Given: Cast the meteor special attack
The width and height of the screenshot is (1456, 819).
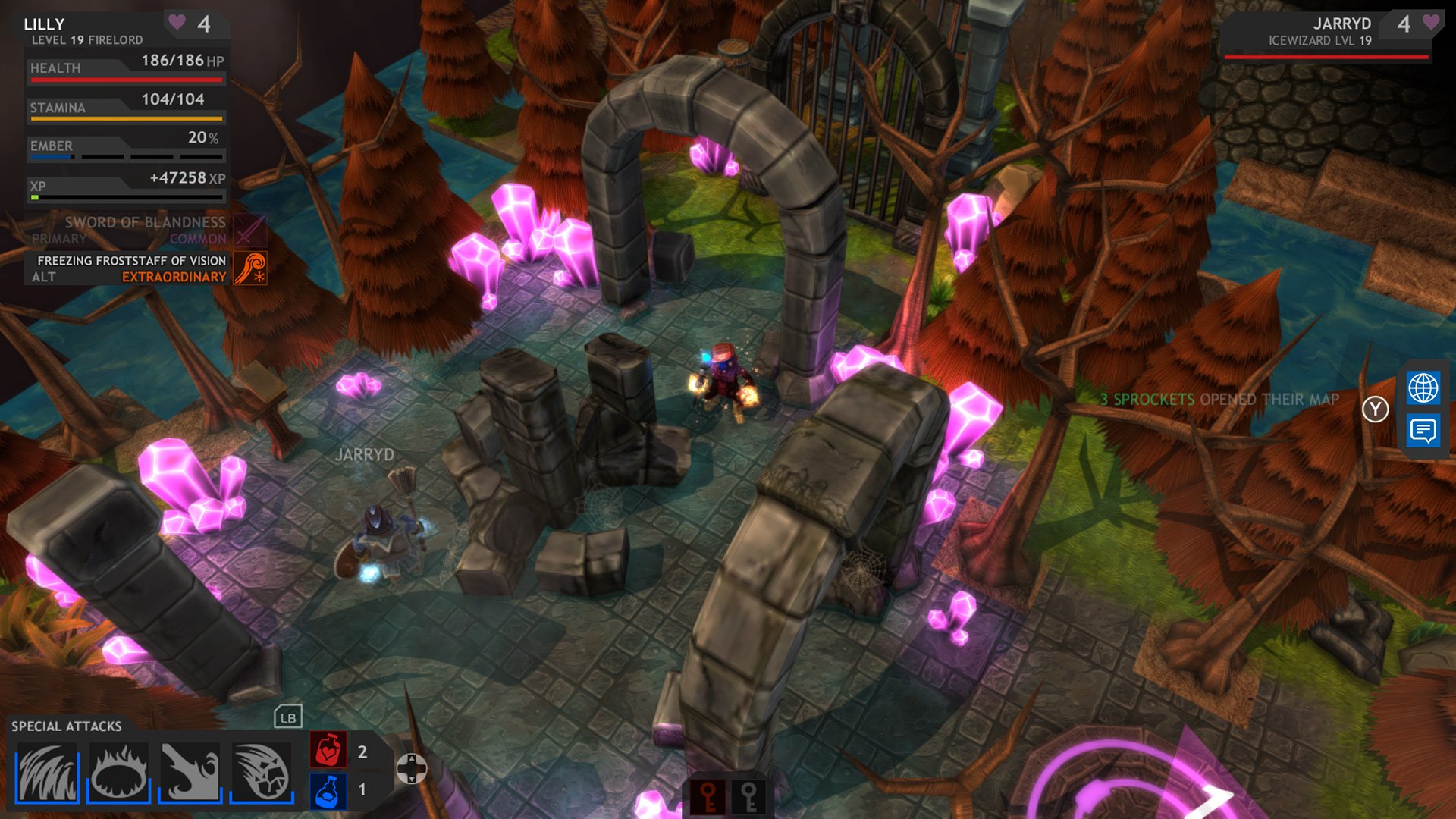Looking at the screenshot, I should [262, 772].
